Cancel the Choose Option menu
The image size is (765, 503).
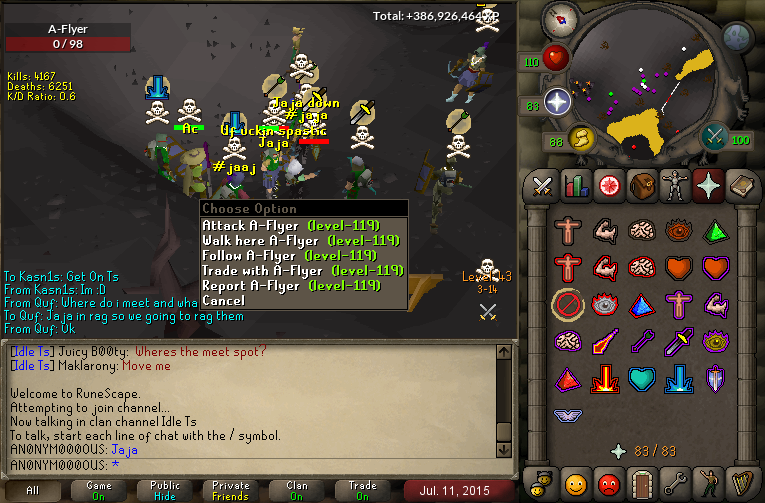coord(223,300)
